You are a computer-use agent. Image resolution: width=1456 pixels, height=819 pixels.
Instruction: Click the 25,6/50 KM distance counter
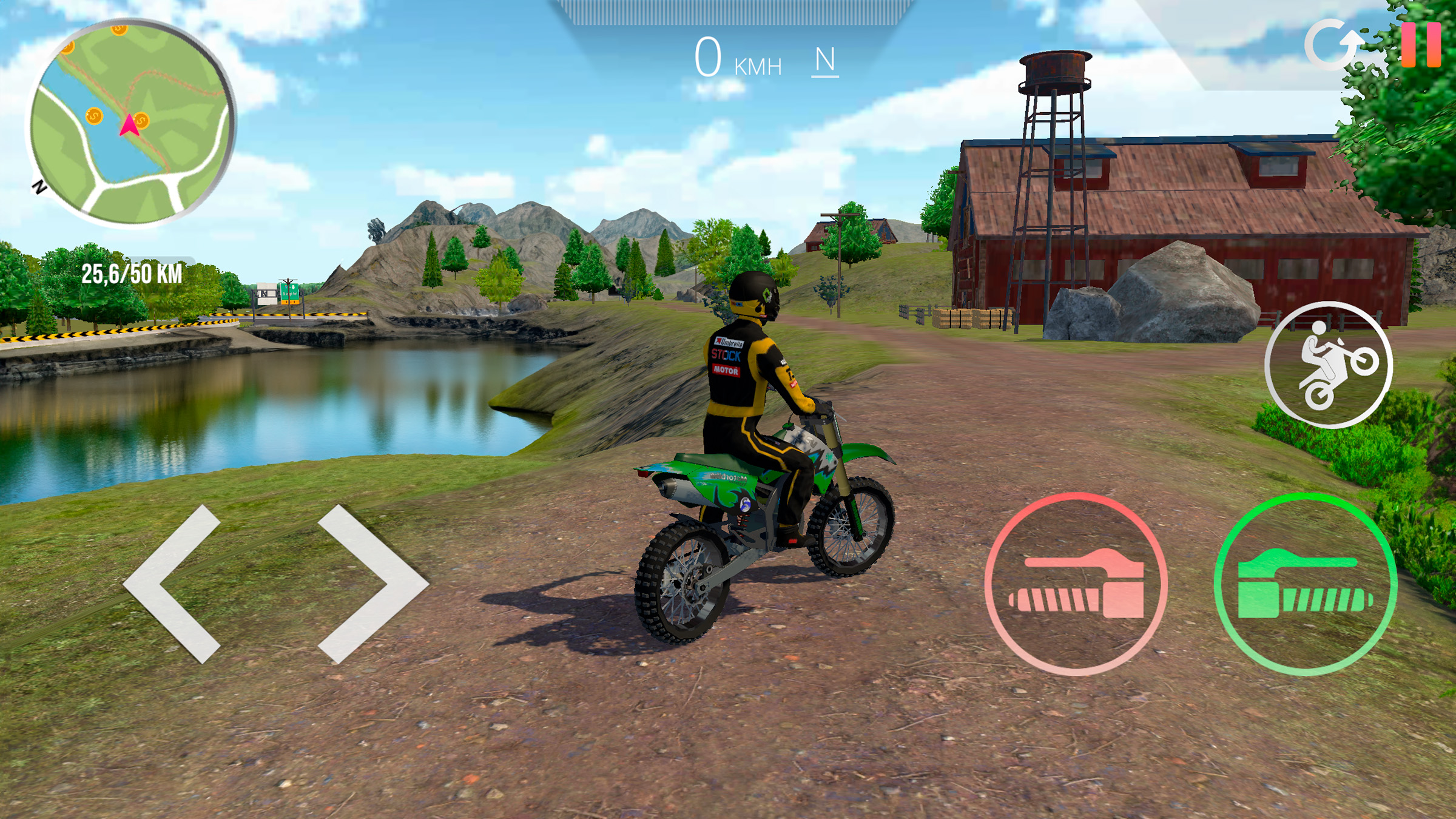point(132,274)
